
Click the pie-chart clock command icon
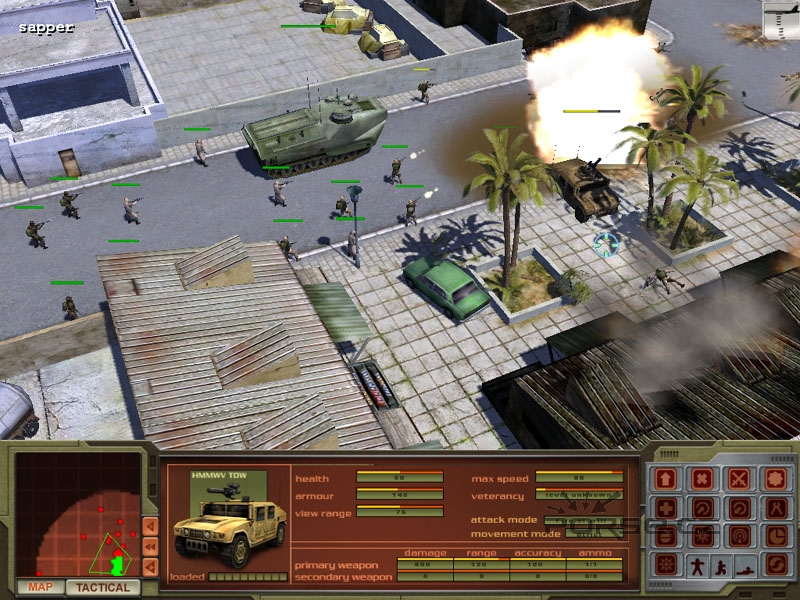[775, 537]
